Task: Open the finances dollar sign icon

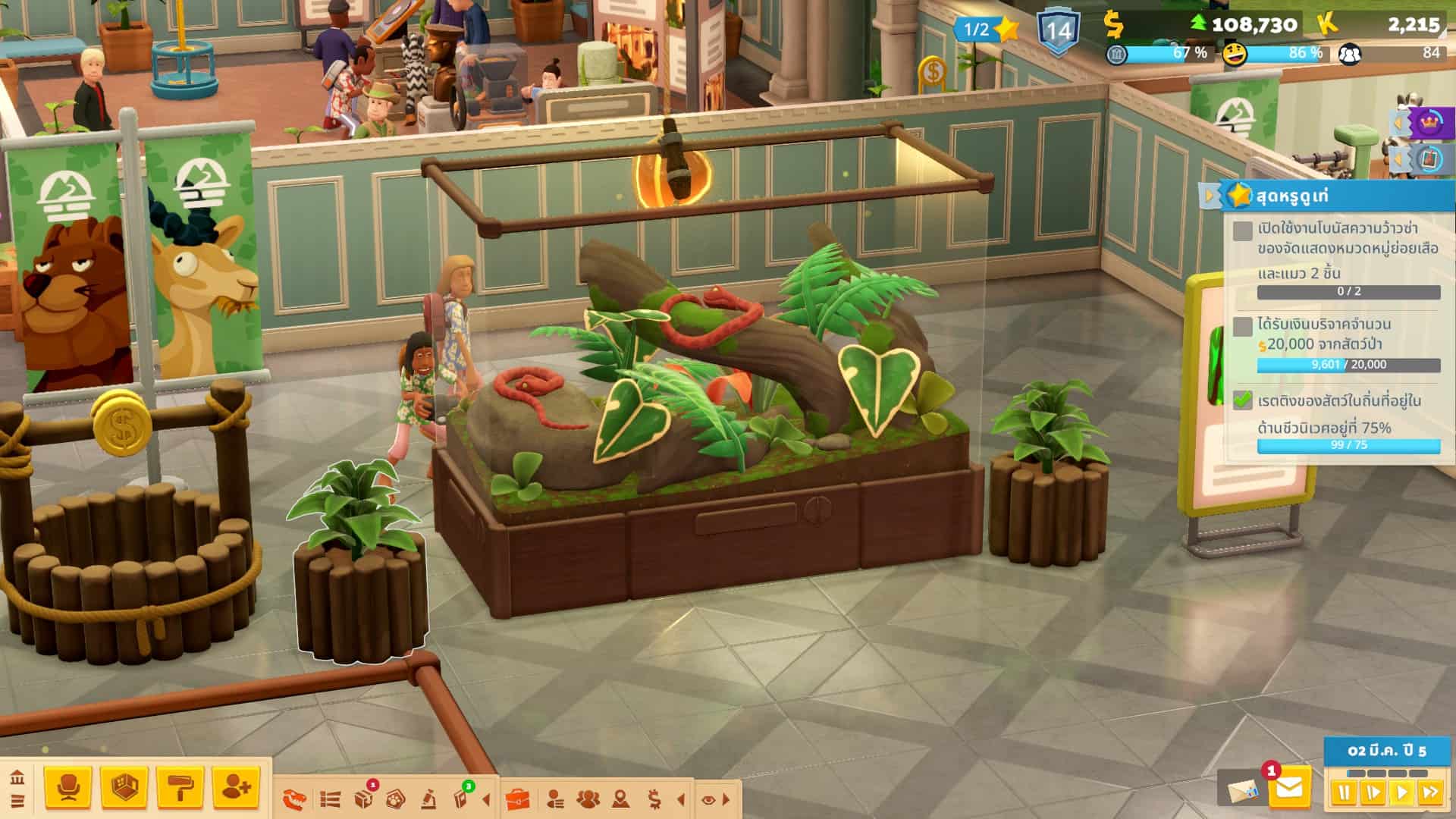Action: click(654, 799)
